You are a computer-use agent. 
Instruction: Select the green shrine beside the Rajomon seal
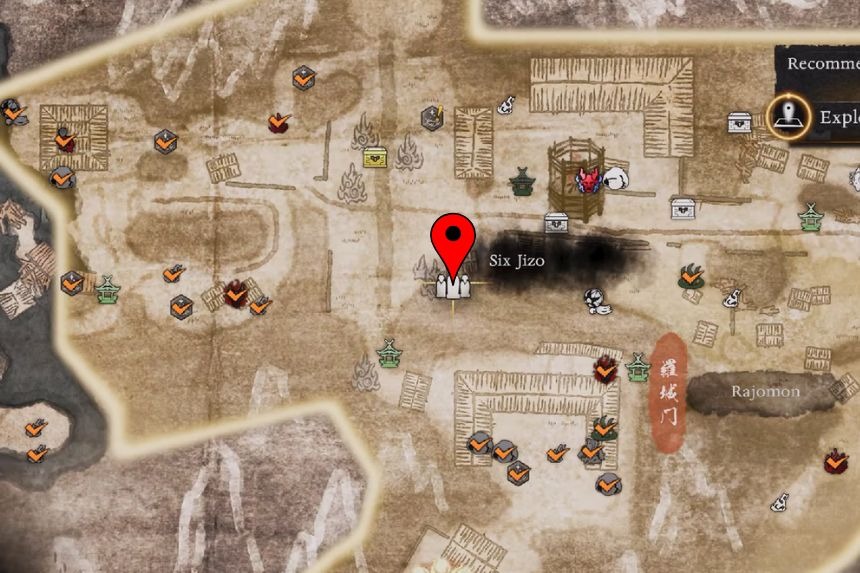point(637,367)
